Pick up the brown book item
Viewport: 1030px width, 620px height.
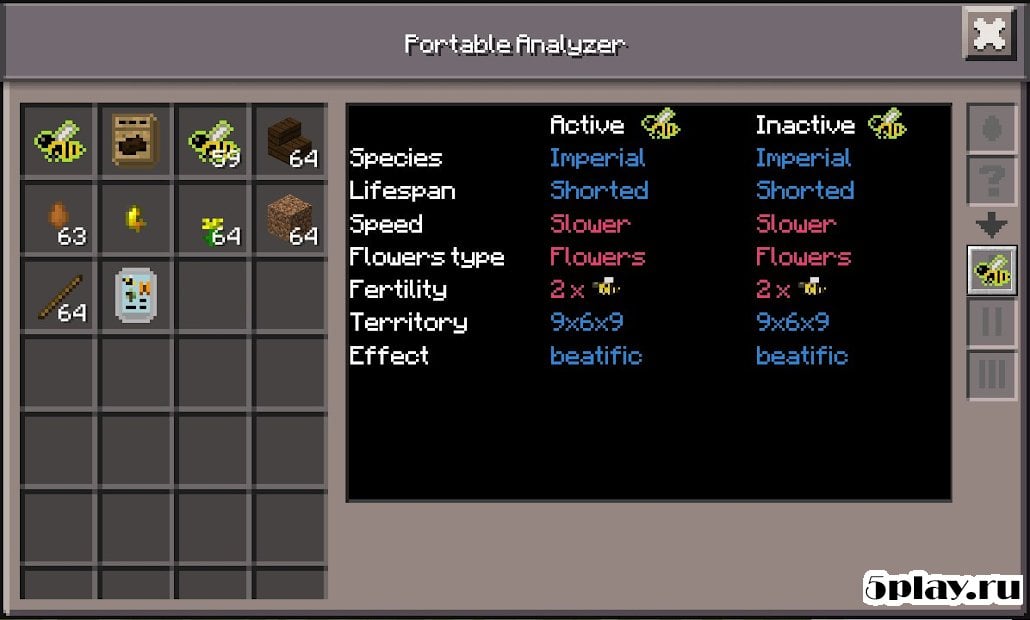pos(134,142)
